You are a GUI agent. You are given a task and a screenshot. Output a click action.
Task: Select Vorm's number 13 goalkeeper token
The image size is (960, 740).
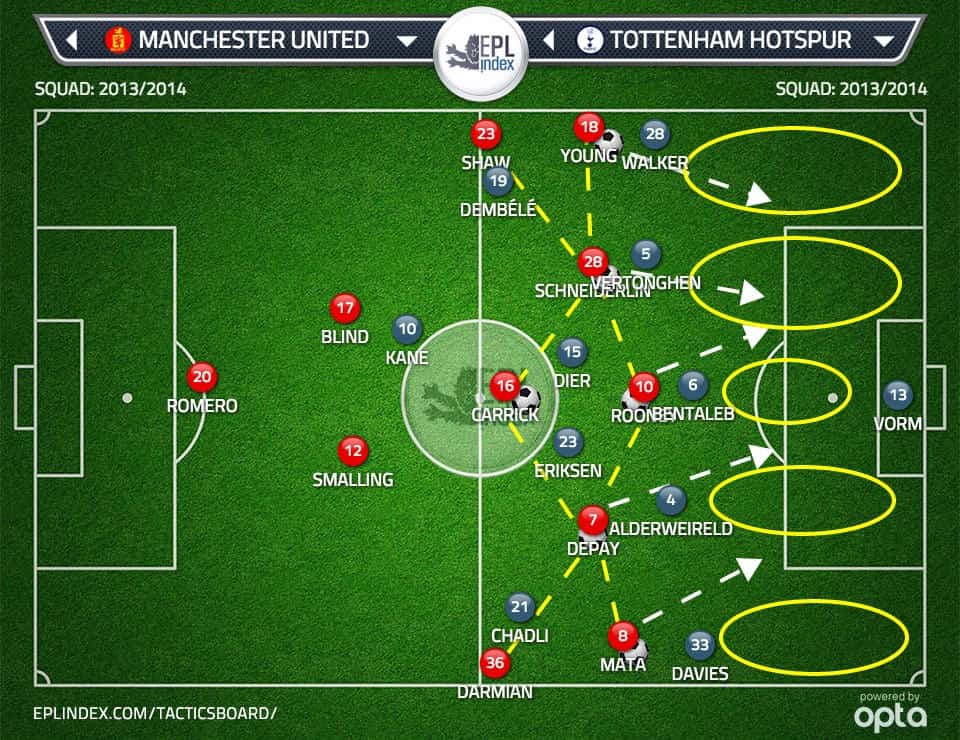[898, 395]
